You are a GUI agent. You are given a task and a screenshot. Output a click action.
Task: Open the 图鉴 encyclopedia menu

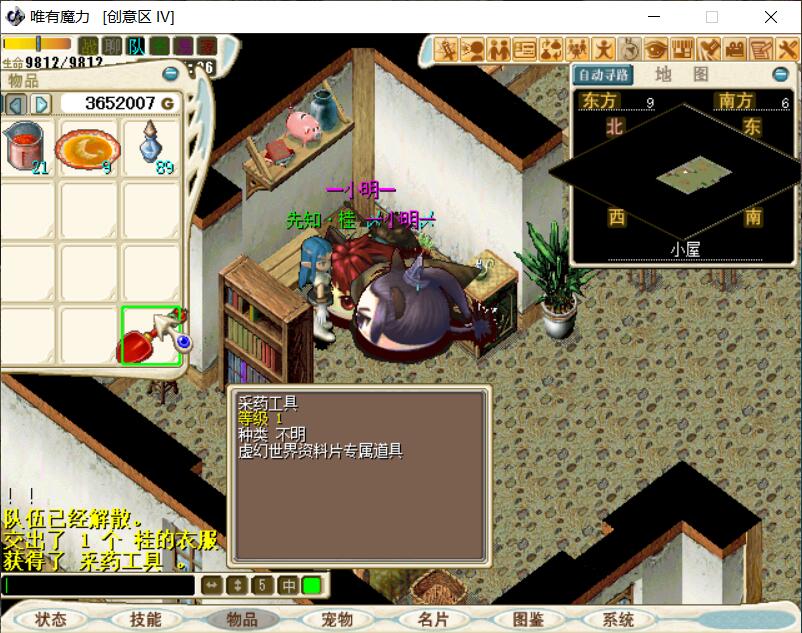(527, 619)
